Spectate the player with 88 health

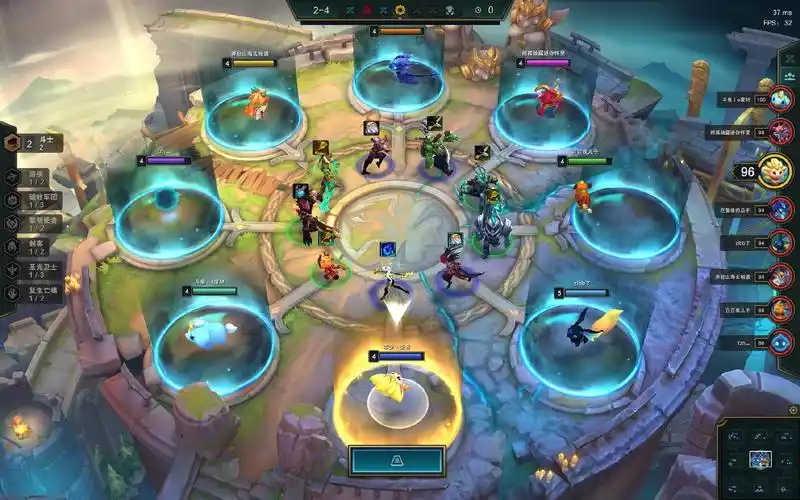pyautogui.click(x=782, y=310)
